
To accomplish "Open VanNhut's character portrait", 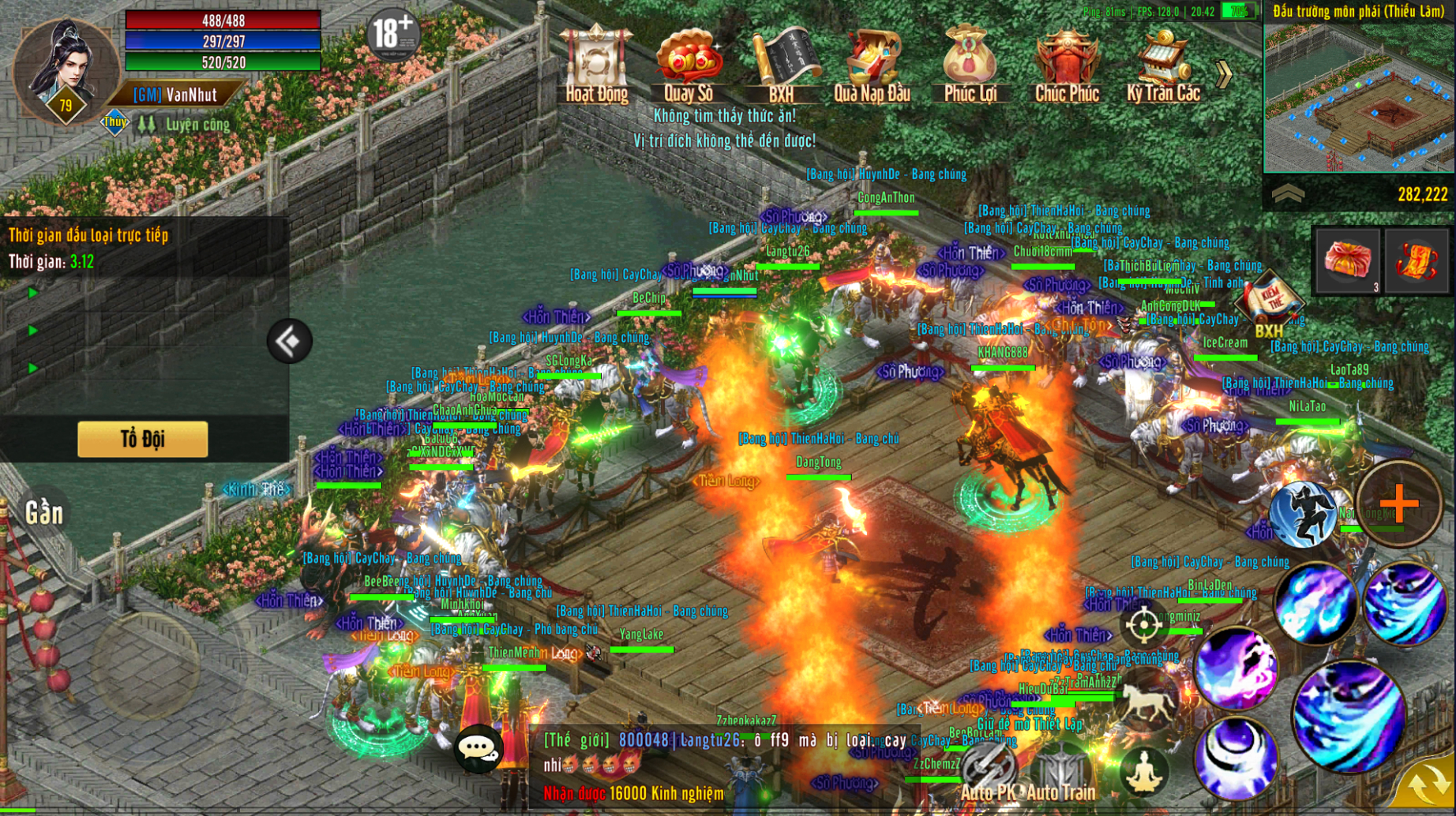I will click(65, 71).
